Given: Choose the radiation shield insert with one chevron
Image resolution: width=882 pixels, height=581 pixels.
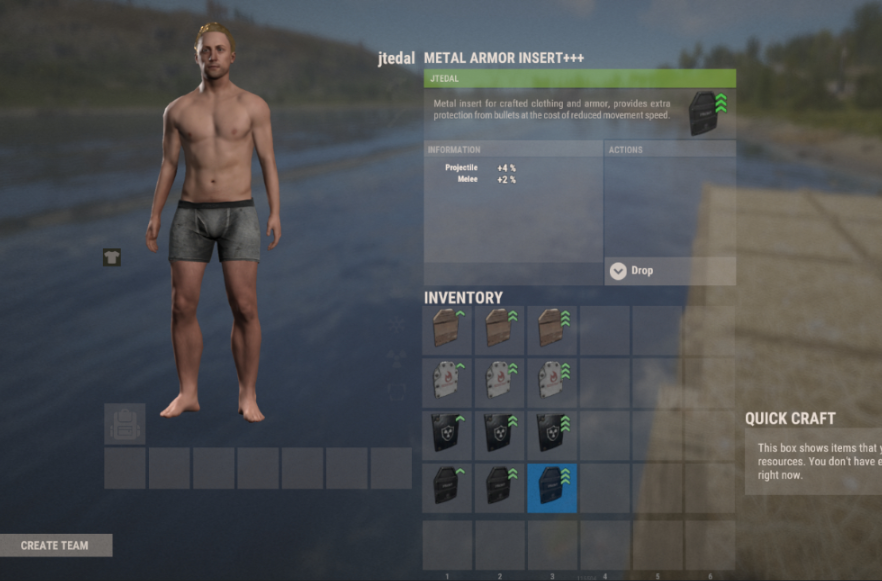Looking at the screenshot, I should pos(448,435).
